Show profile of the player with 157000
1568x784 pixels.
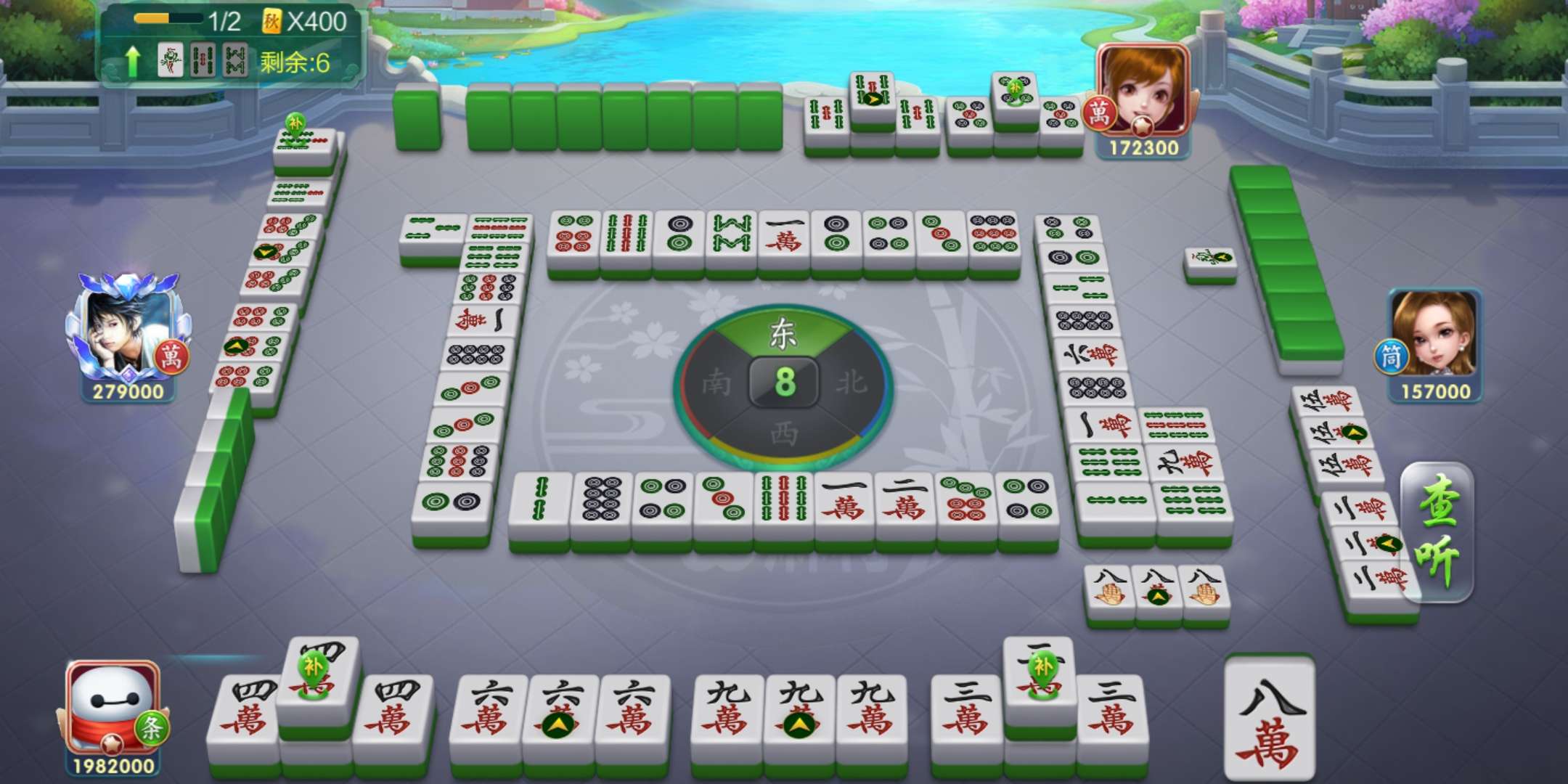[1434, 334]
